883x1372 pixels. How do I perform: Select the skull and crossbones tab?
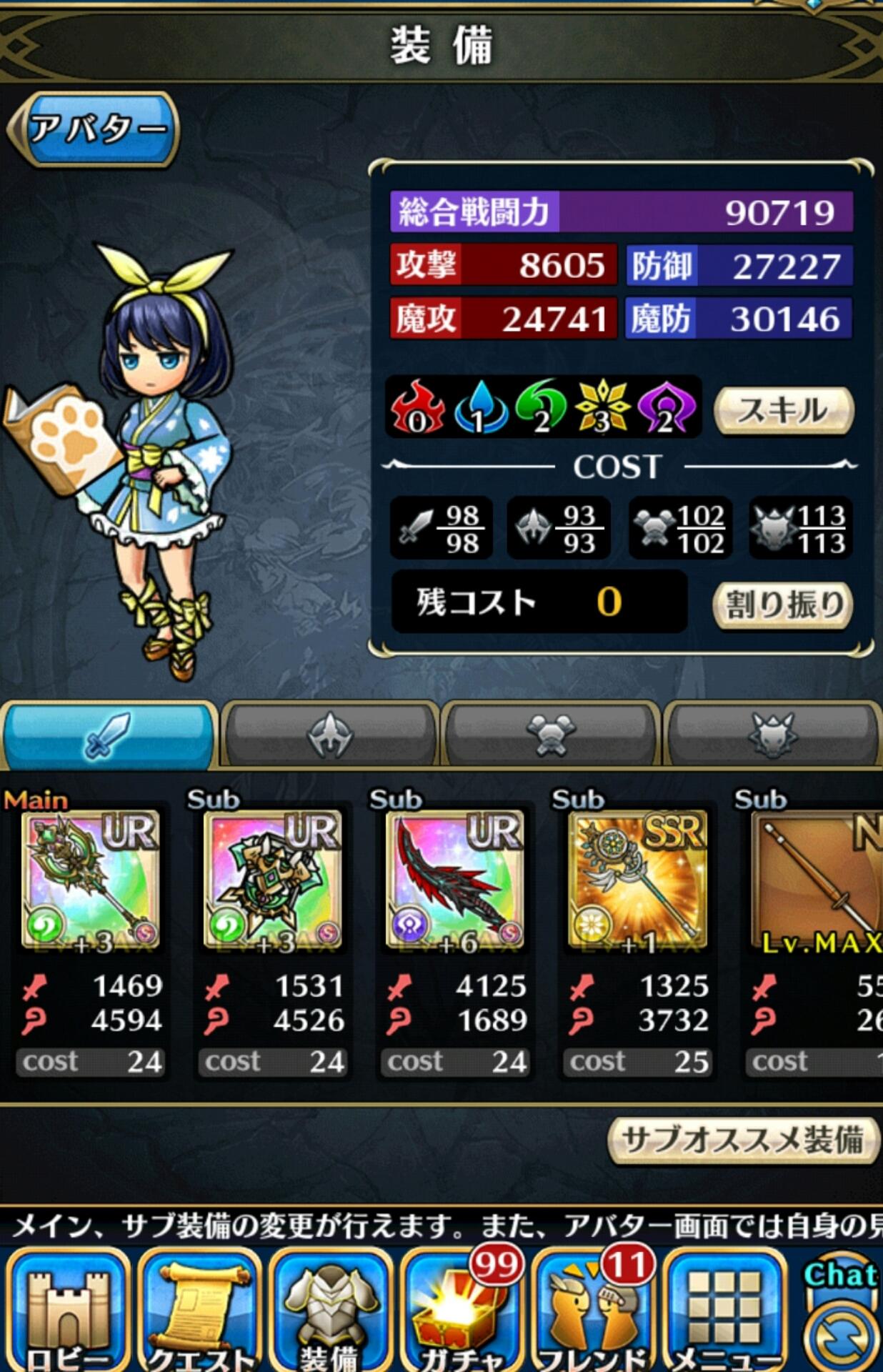(x=551, y=735)
